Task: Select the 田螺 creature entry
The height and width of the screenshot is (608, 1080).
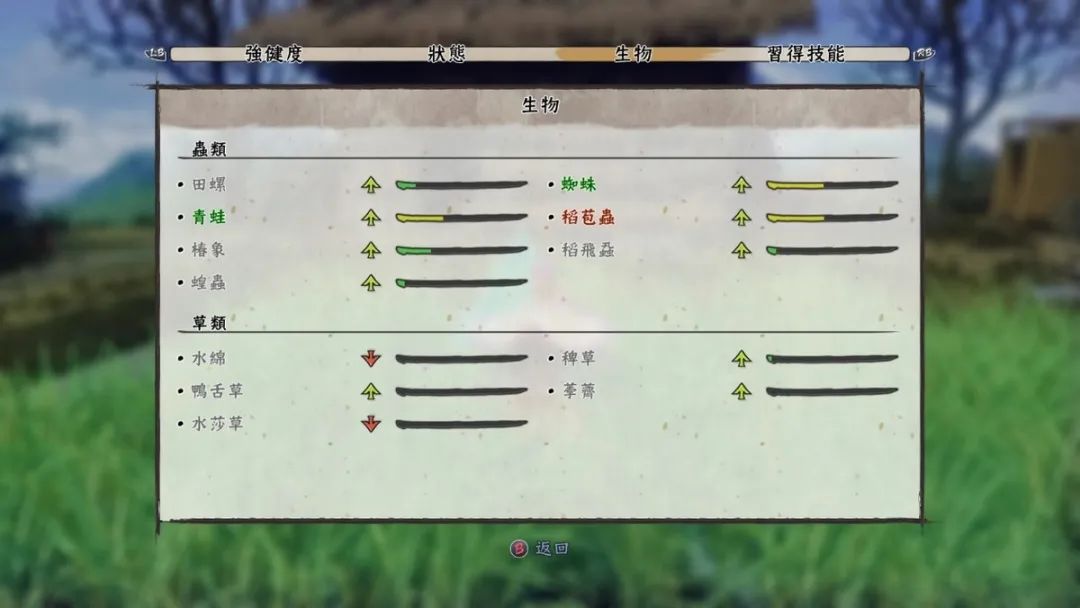Action: 208,185
